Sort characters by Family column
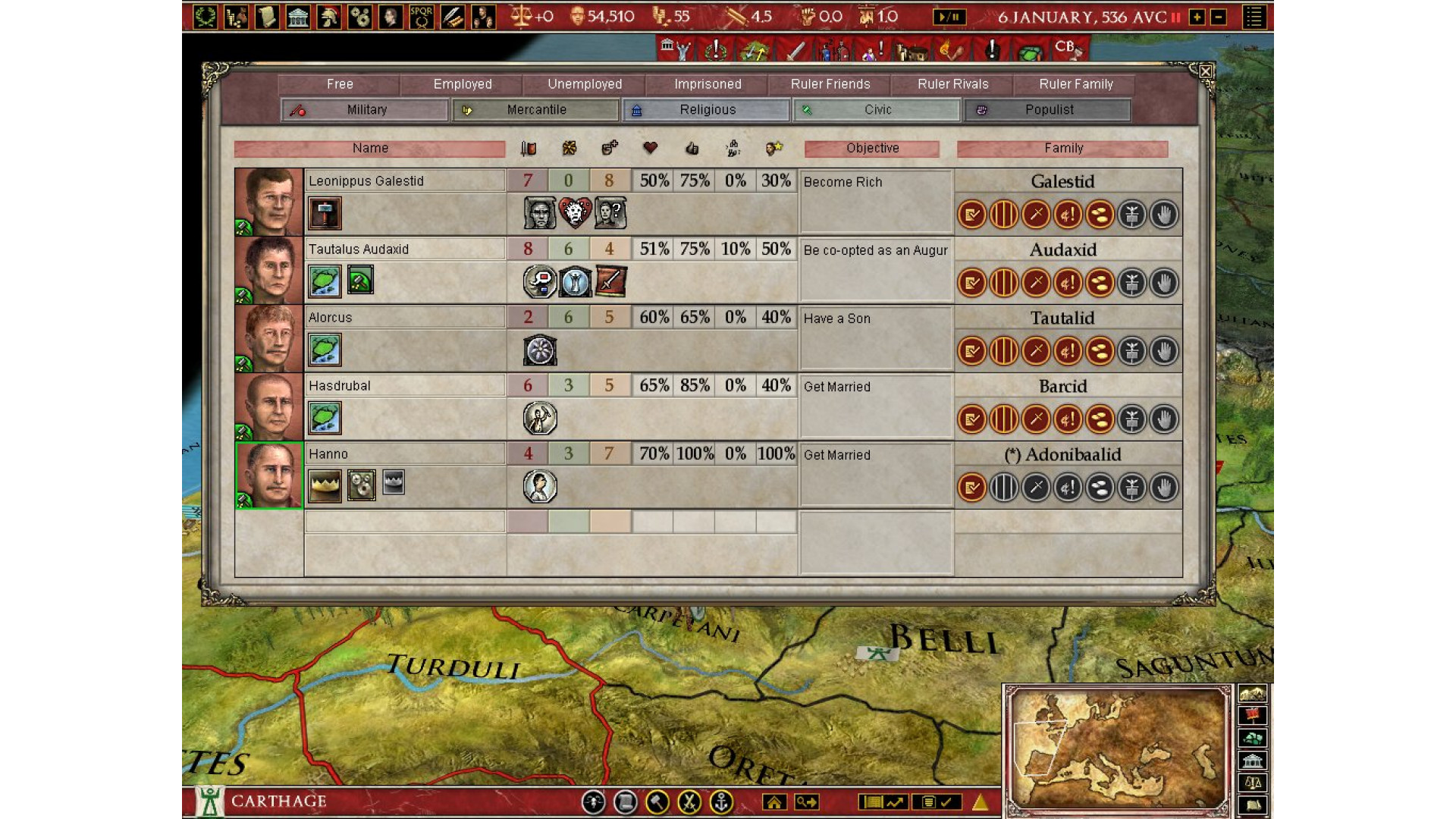 click(1063, 149)
